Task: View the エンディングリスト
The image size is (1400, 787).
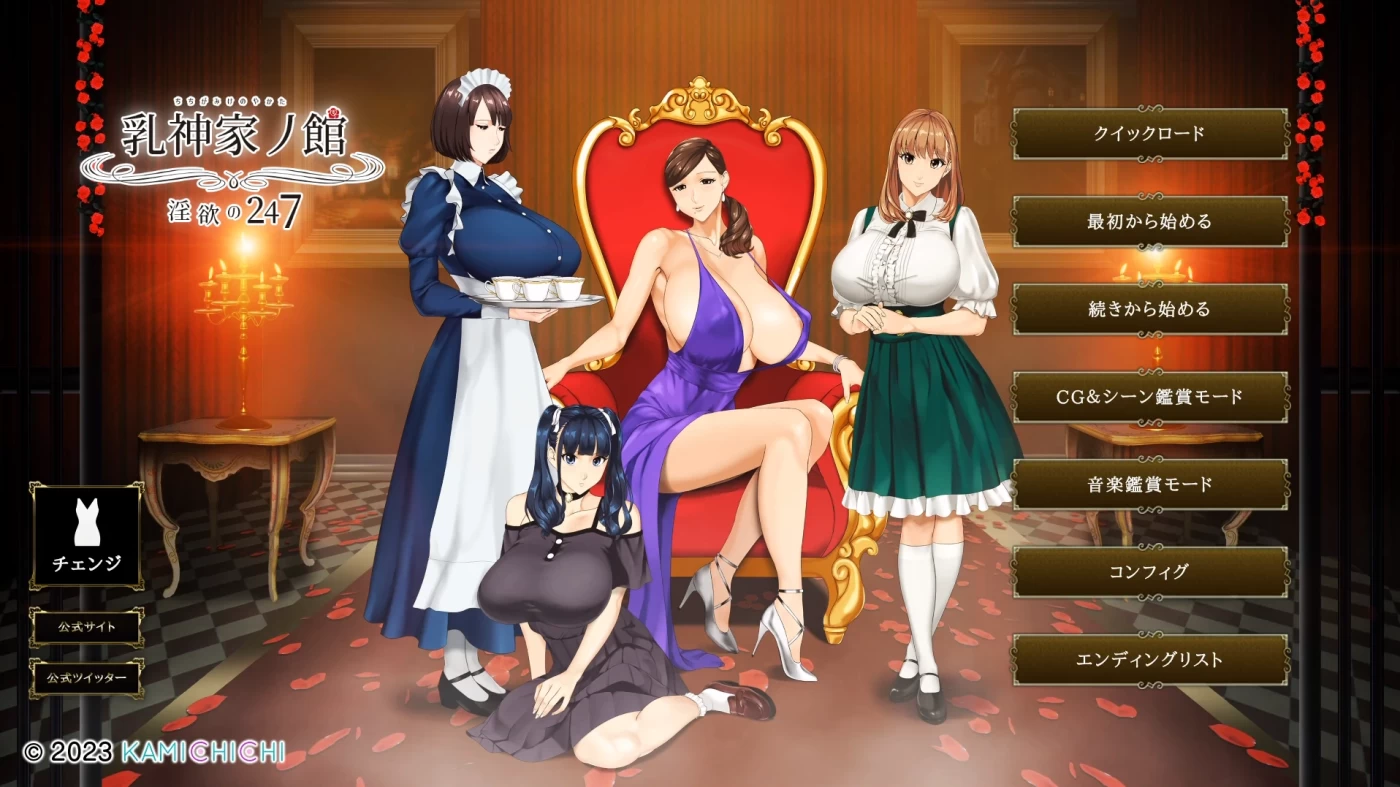Action: coord(1147,657)
